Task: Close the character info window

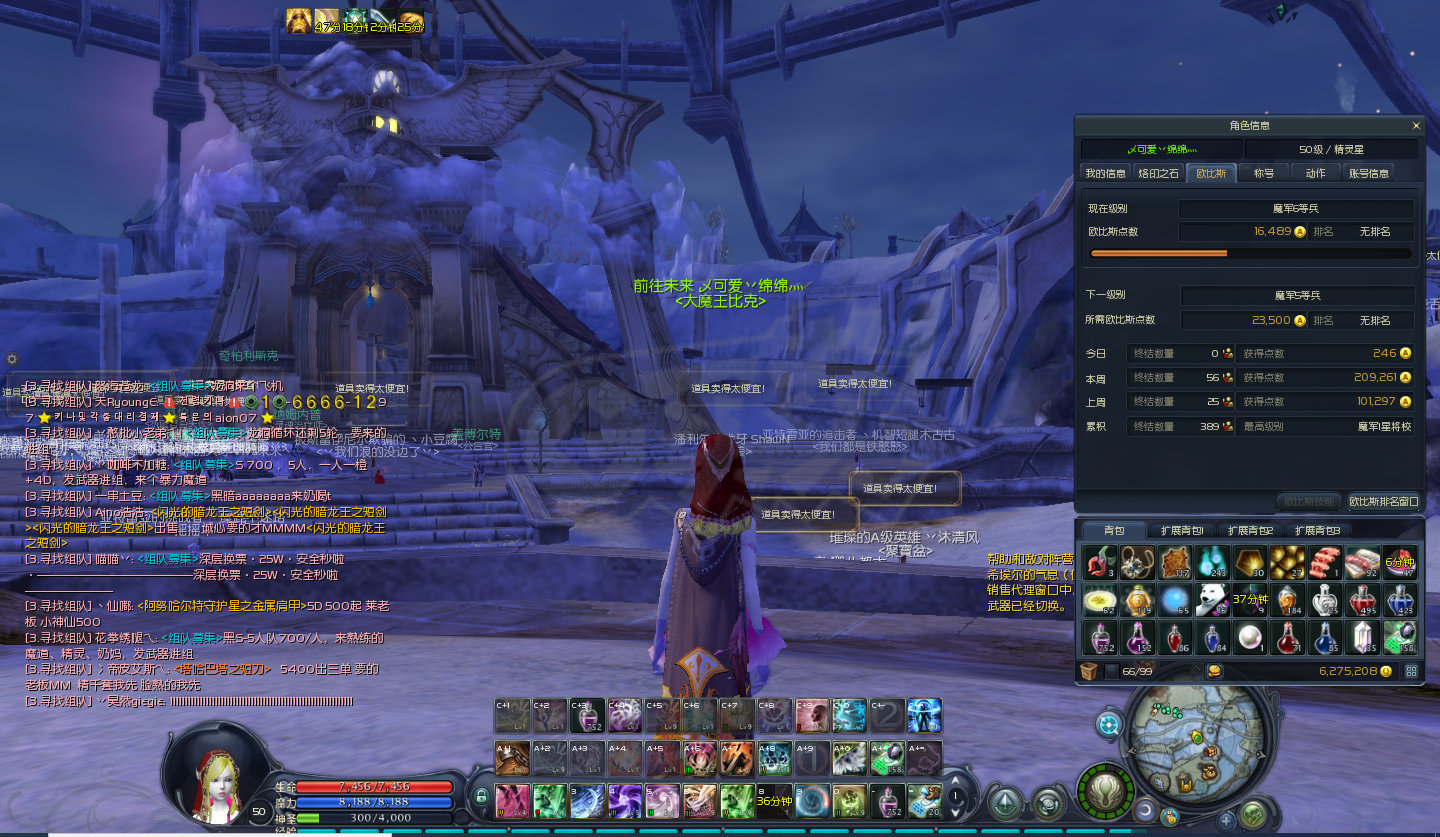Action: tap(1415, 126)
